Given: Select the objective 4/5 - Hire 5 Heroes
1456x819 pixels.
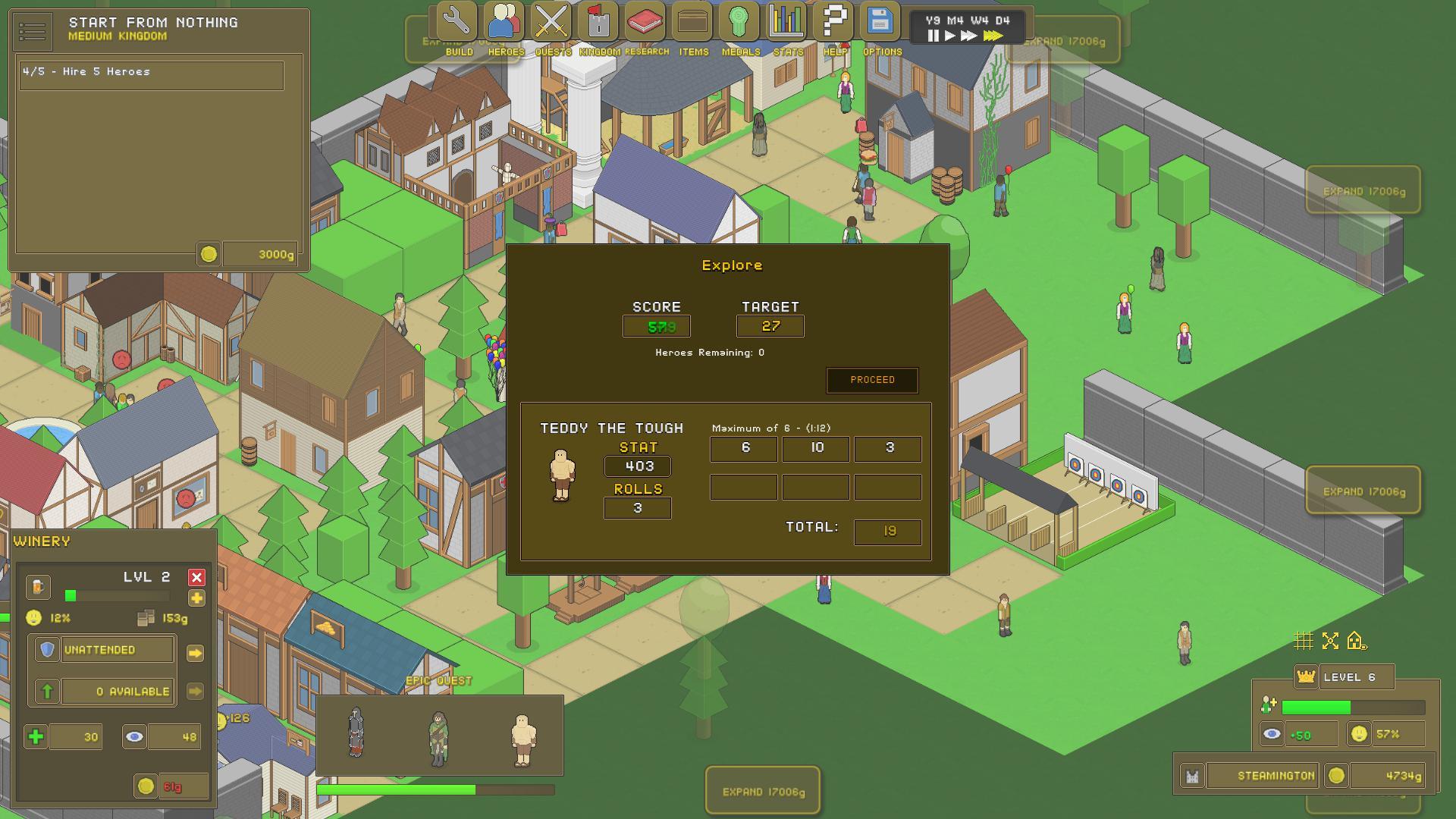Looking at the screenshot, I should (x=151, y=74).
